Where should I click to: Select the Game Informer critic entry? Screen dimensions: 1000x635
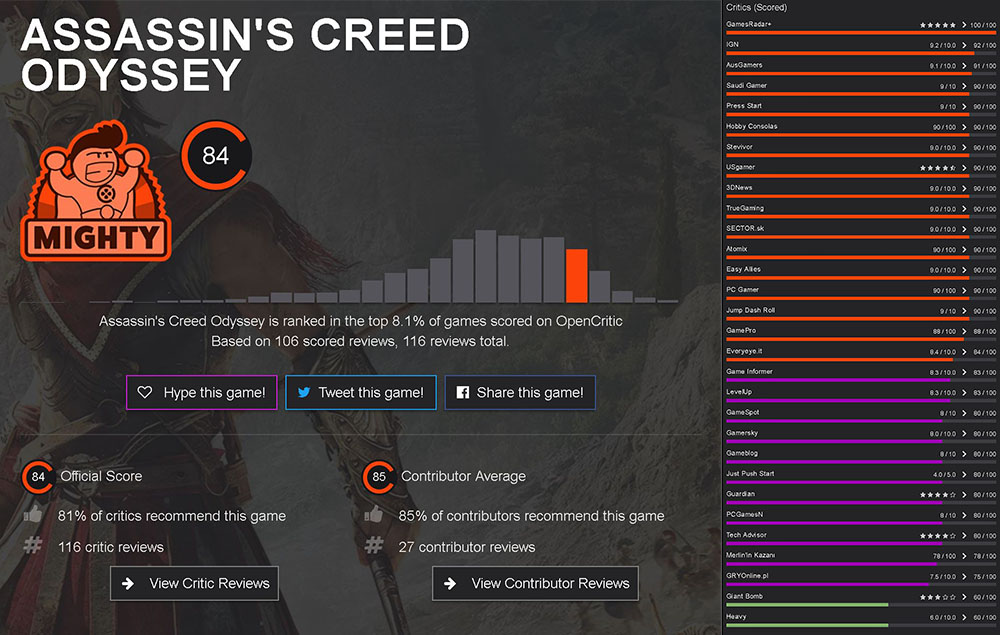tap(860, 372)
